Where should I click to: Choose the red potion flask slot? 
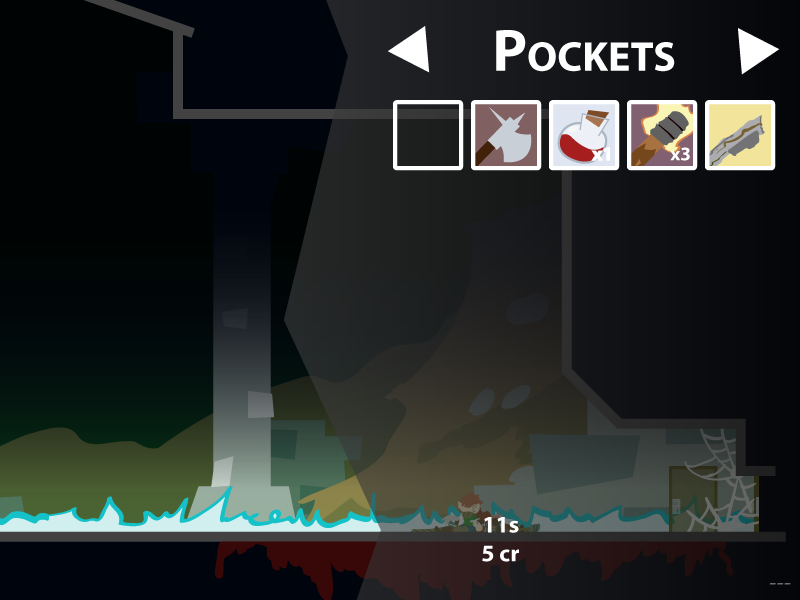pyautogui.click(x=584, y=135)
